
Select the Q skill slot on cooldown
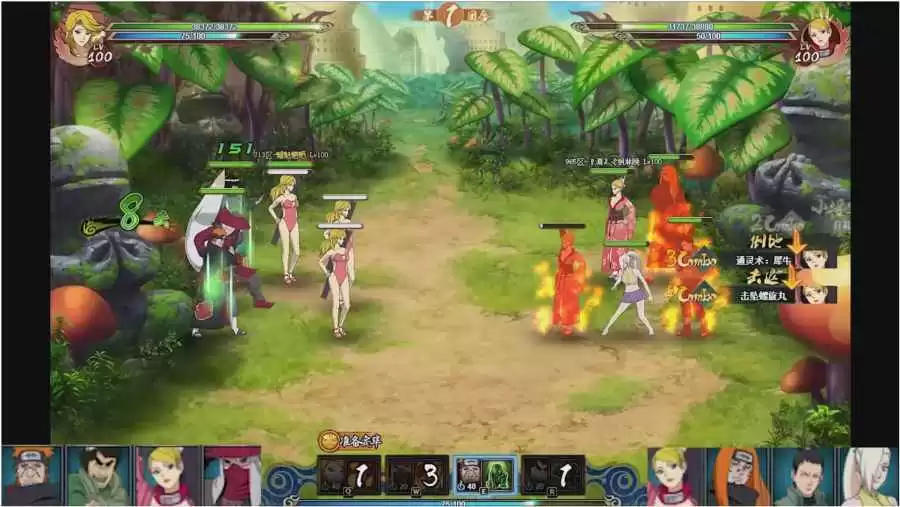pyautogui.click(x=349, y=475)
